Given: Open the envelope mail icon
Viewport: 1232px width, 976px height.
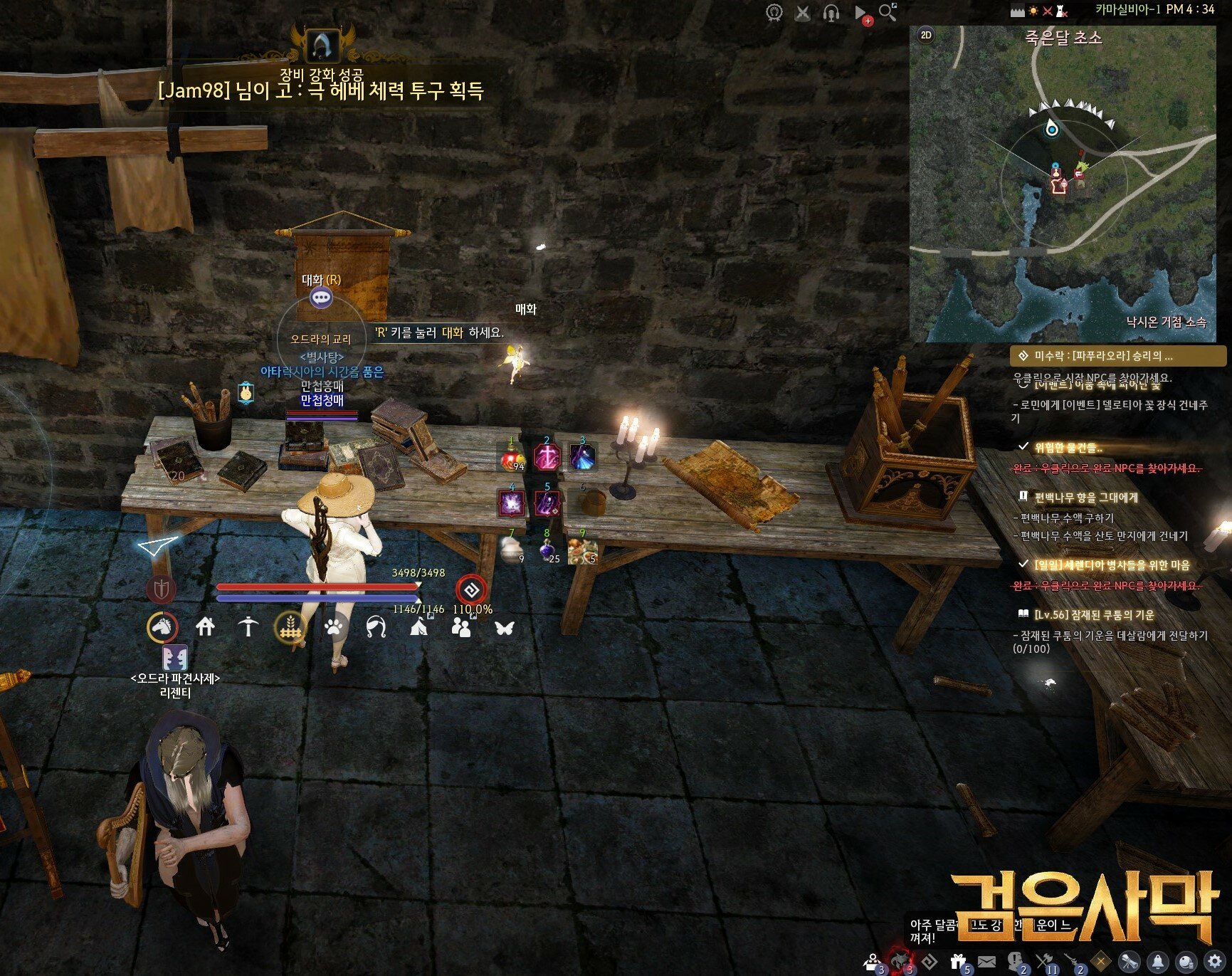Looking at the screenshot, I should point(986,962).
